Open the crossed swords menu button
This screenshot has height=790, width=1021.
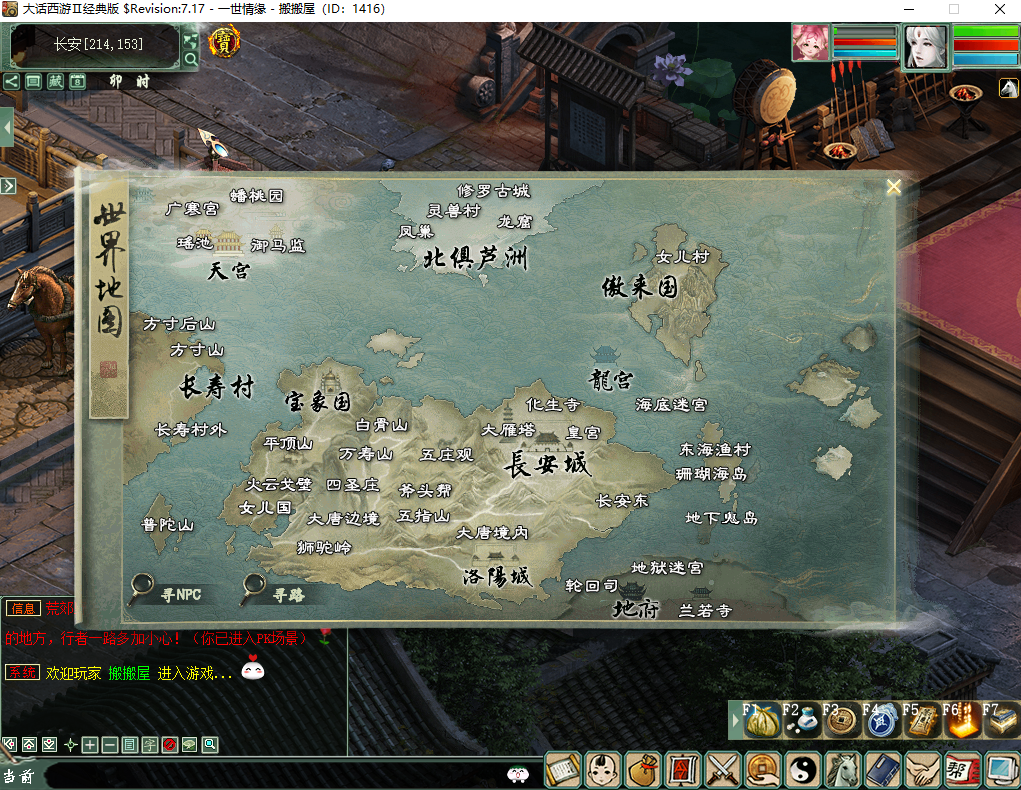click(722, 769)
